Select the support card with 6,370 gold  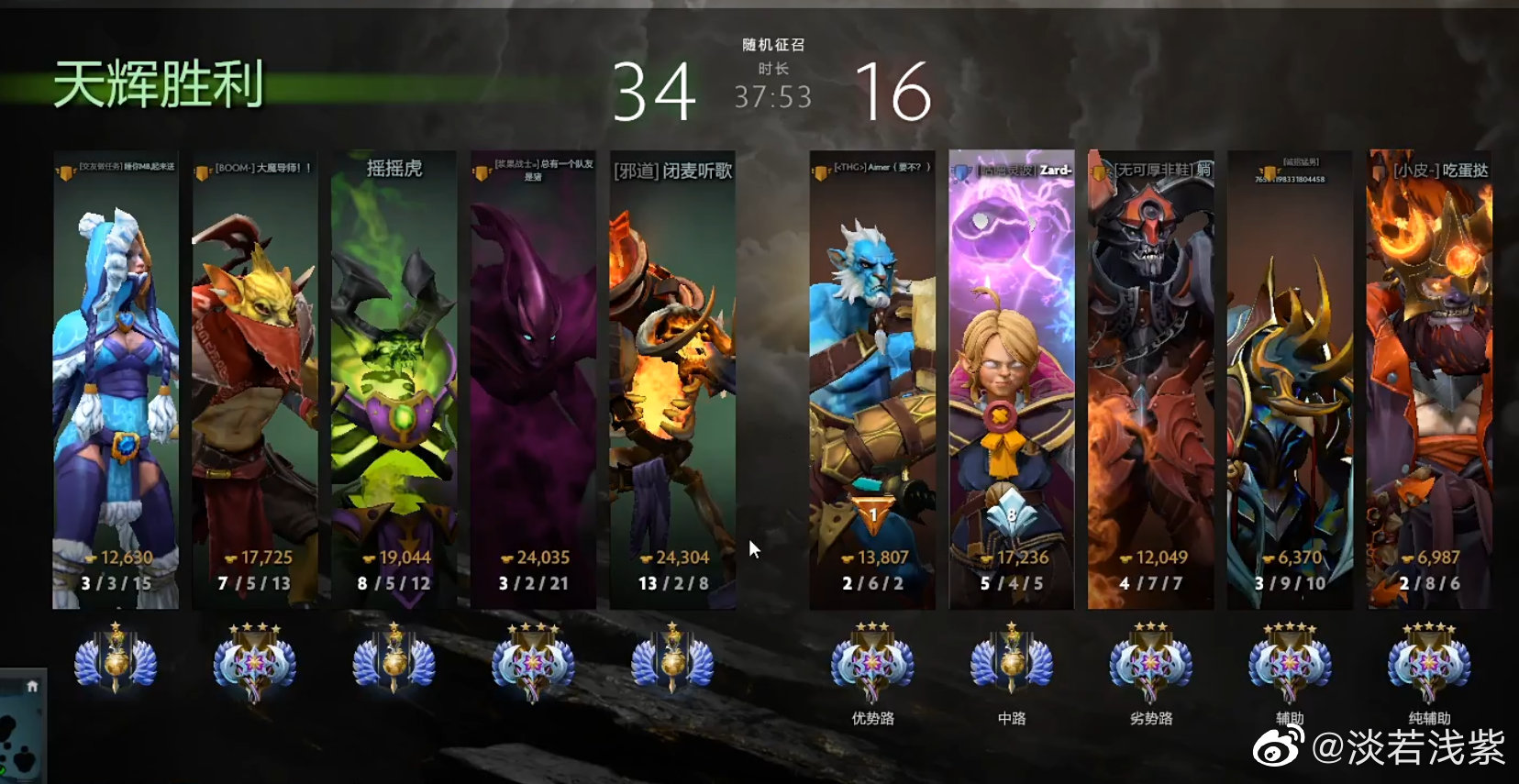tap(1290, 380)
